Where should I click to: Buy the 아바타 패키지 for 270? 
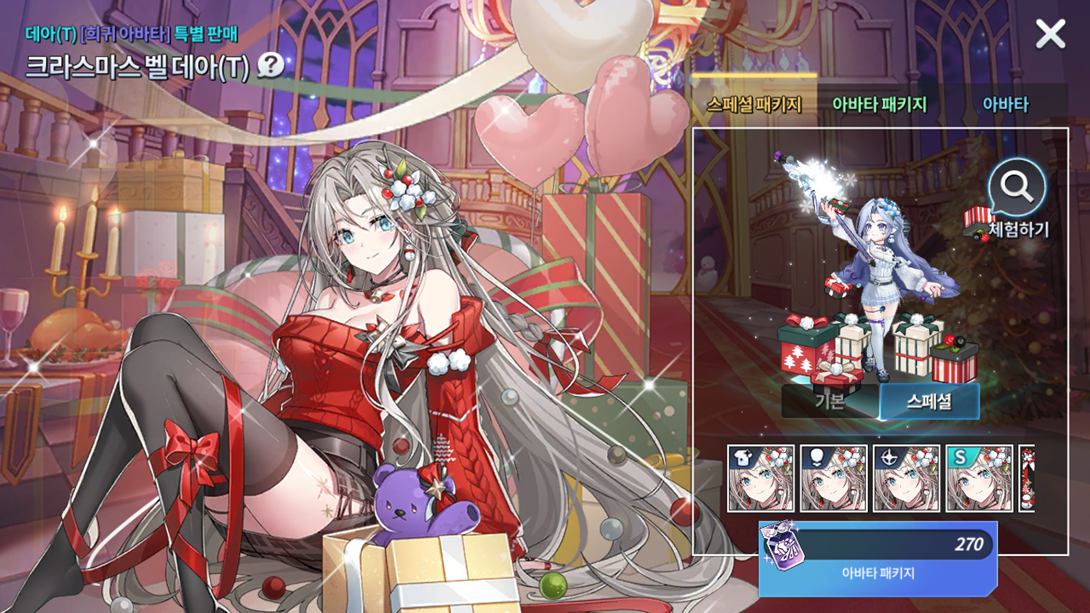click(877, 558)
